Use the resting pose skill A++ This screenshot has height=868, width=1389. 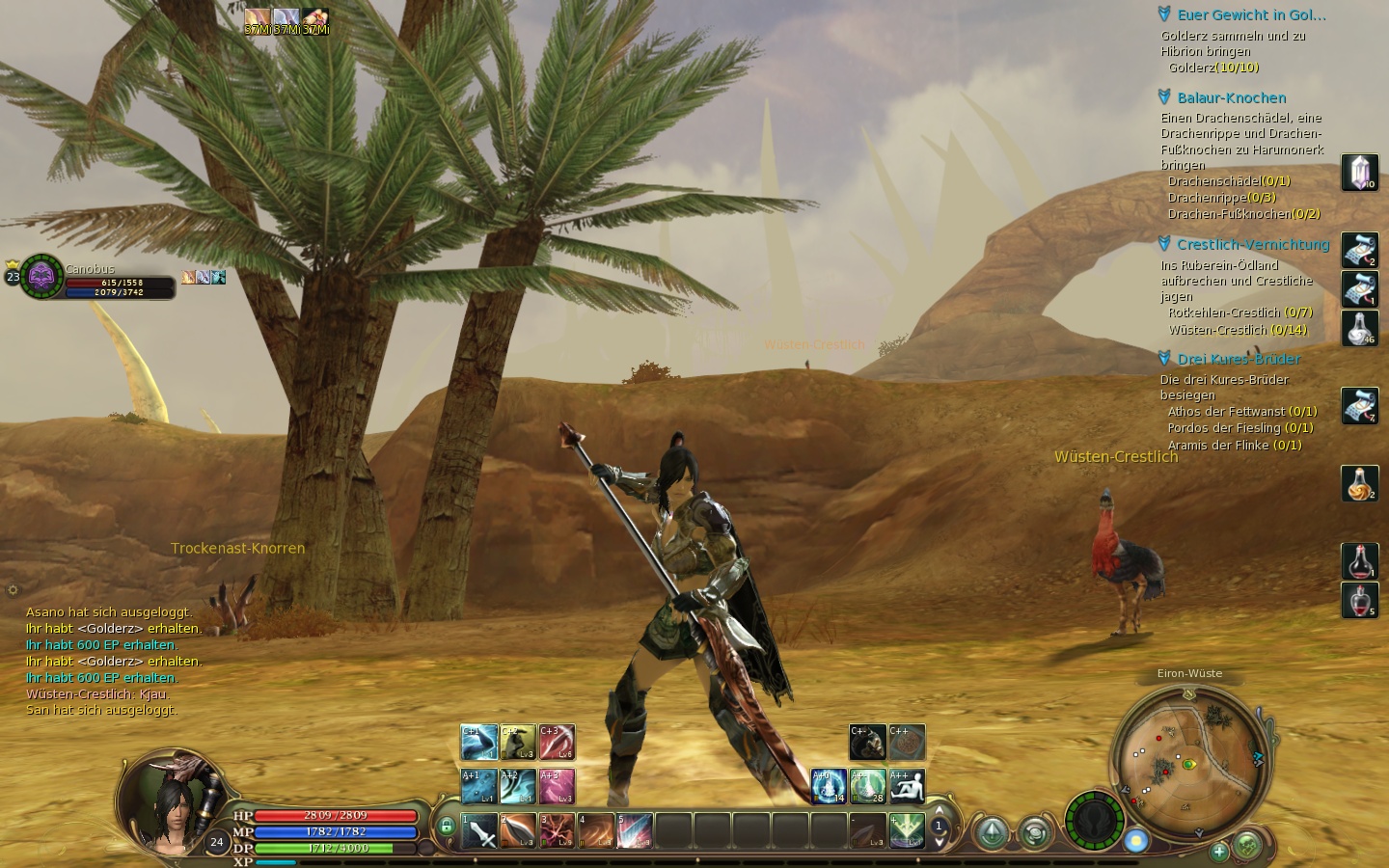click(x=907, y=786)
